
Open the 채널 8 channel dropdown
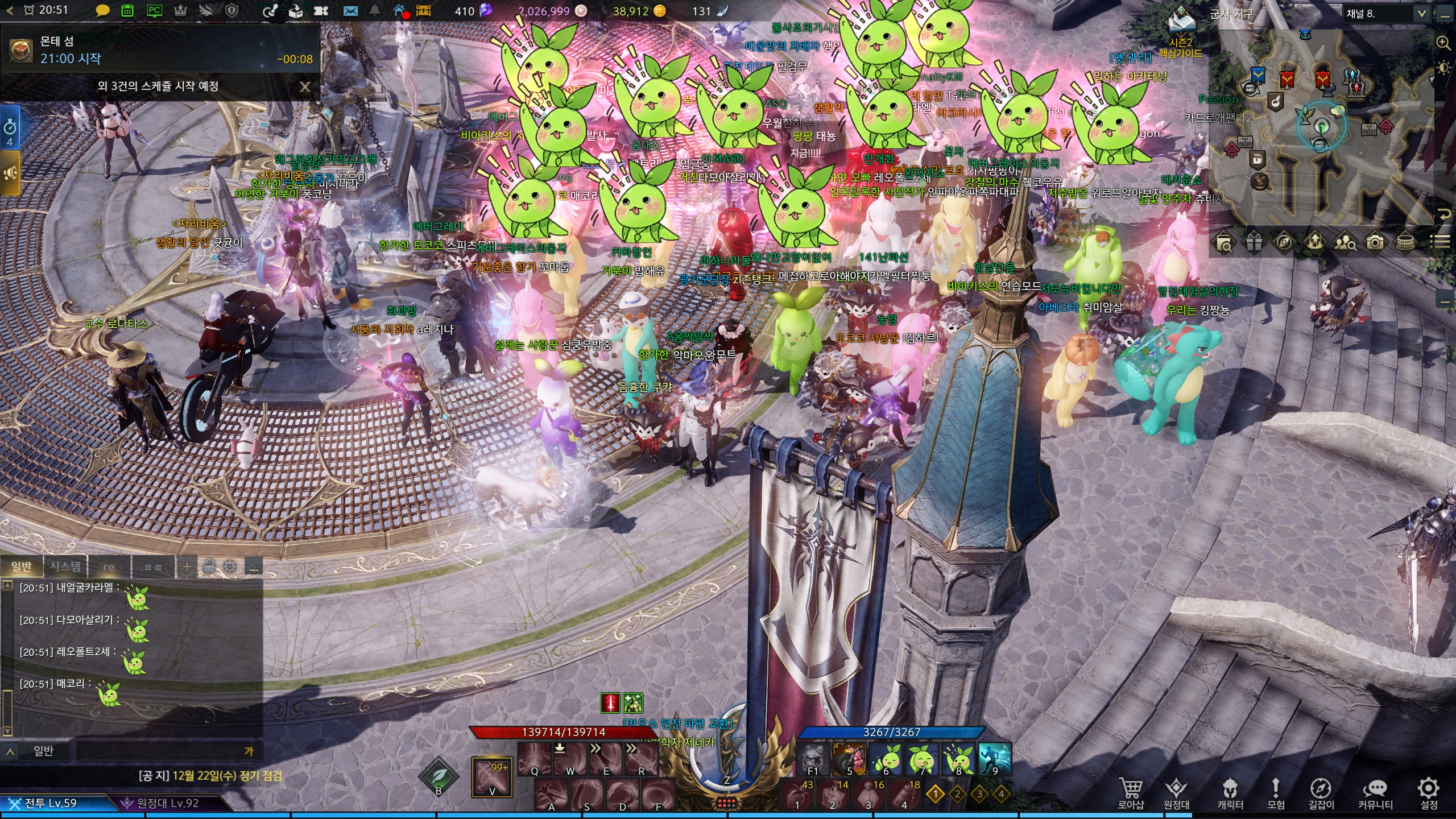1421,14
